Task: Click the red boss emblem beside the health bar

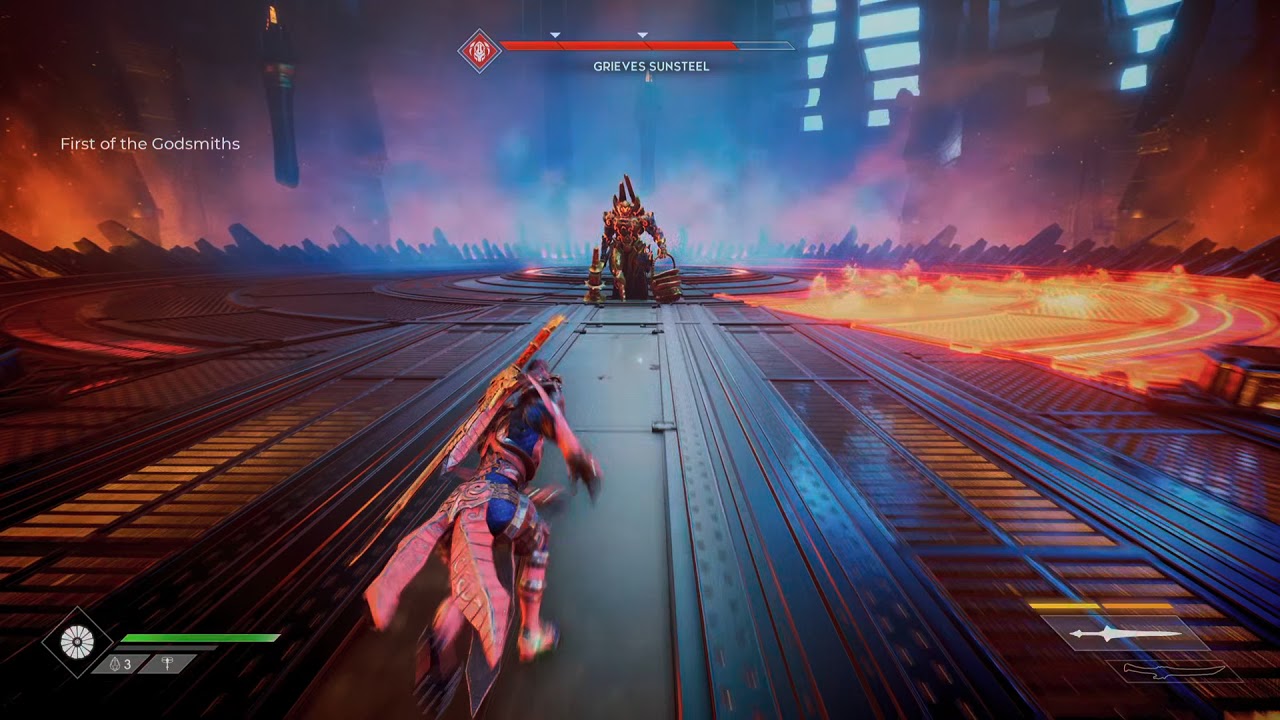Action: 478,48
